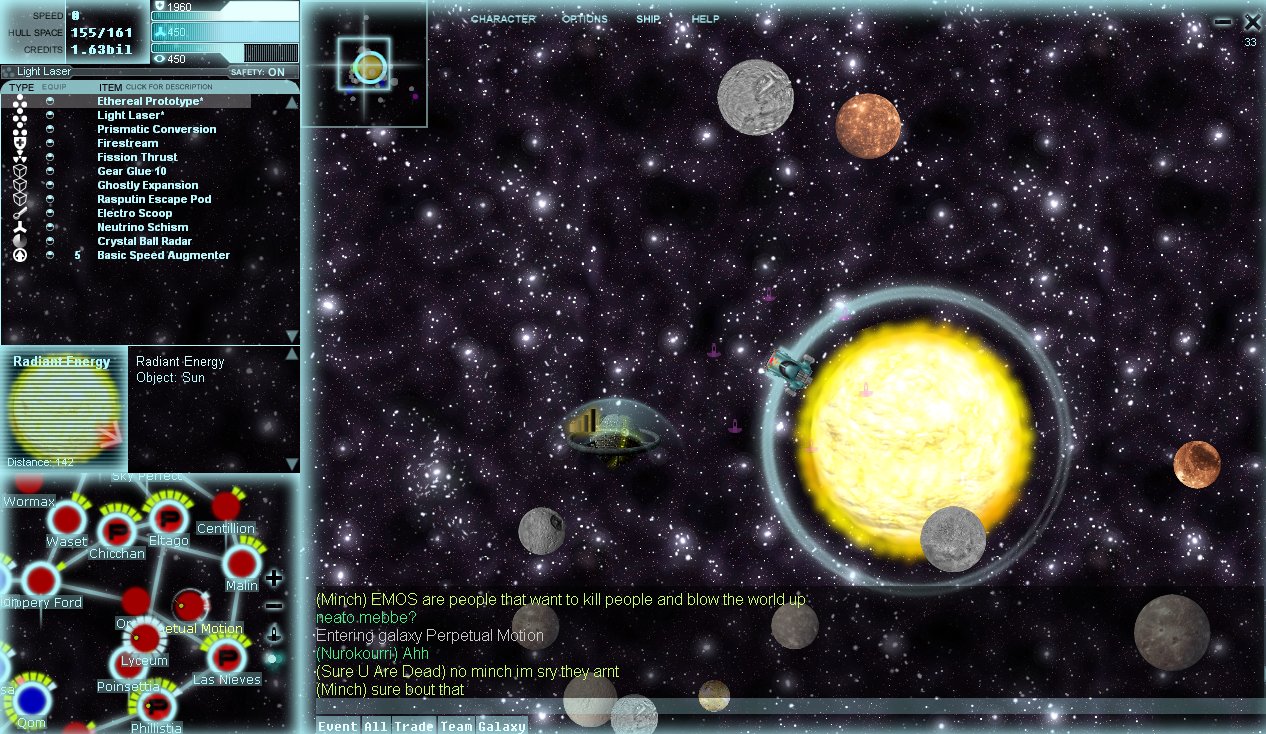Show the Galaxy chat tab
This screenshot has width=1266, height=734.
point(501,726)
